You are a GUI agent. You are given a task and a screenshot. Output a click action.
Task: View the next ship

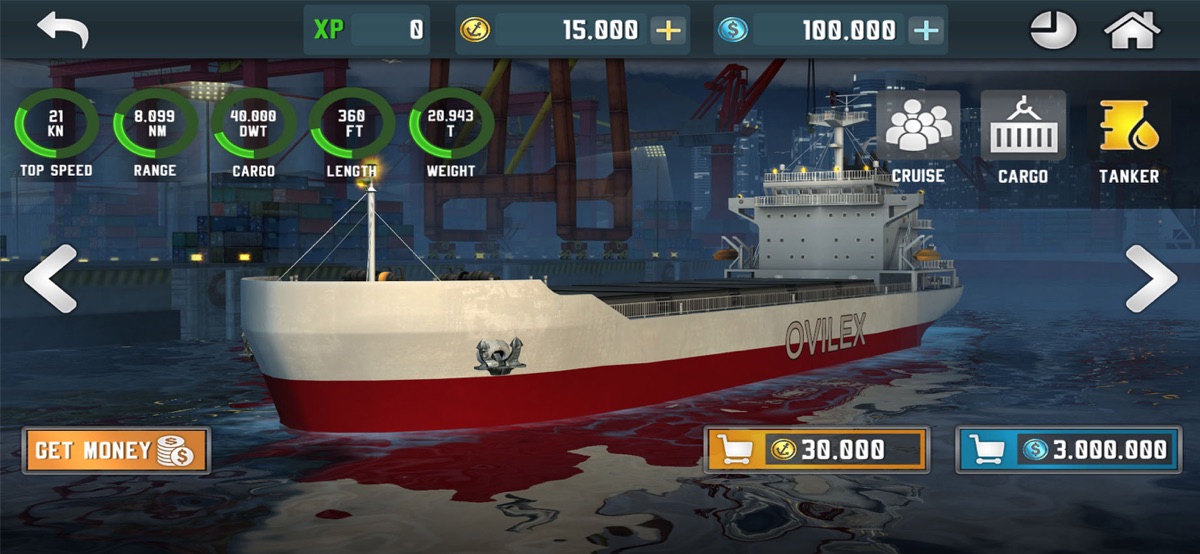(x=1151, y=279)
